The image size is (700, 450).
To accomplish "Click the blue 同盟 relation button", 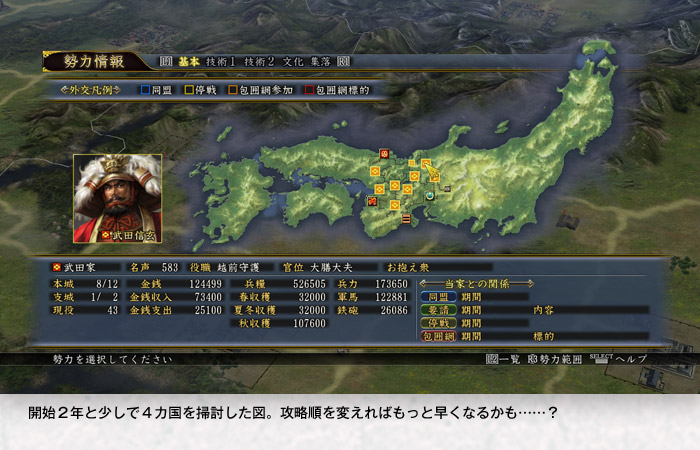I will click(x=437, y=297).
